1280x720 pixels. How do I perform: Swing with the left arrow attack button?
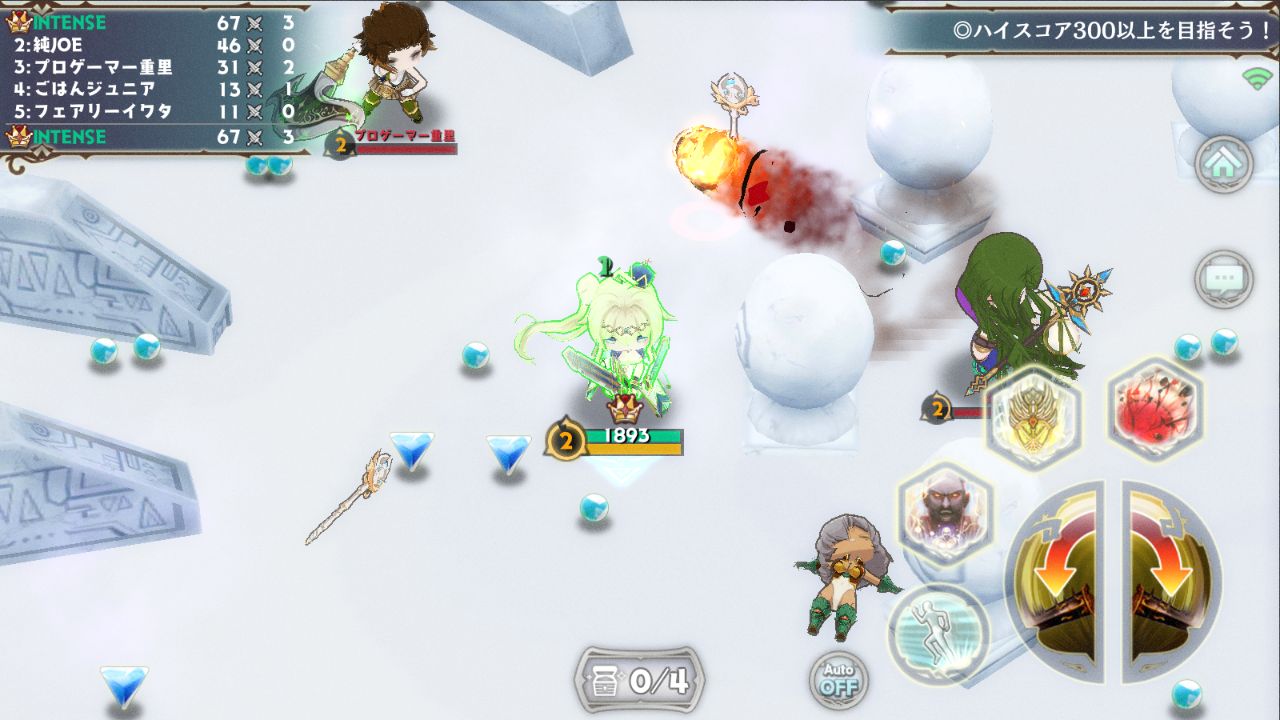click(x=1055, y=580)
